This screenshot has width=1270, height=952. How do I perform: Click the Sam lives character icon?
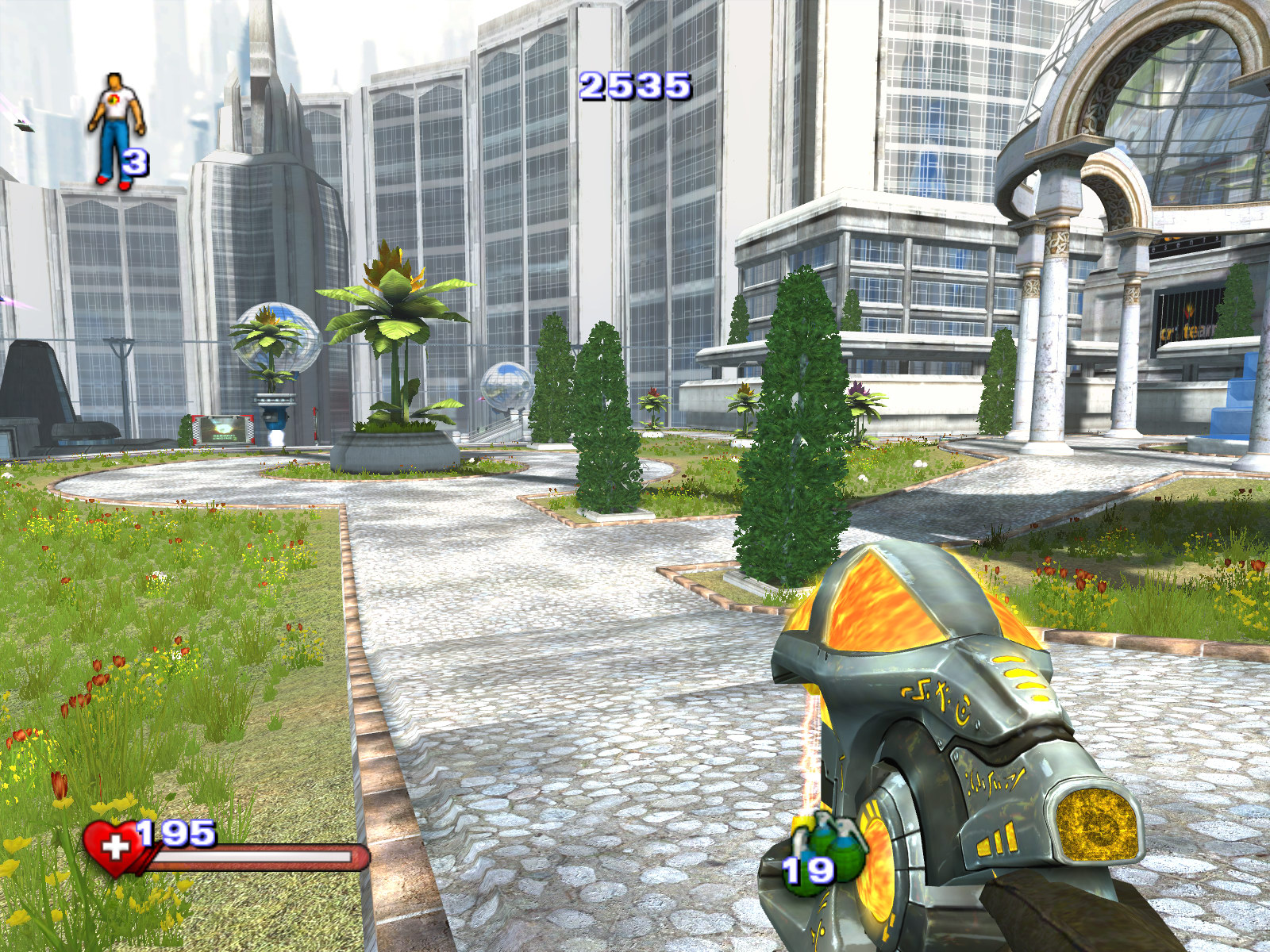click(116, 129)
